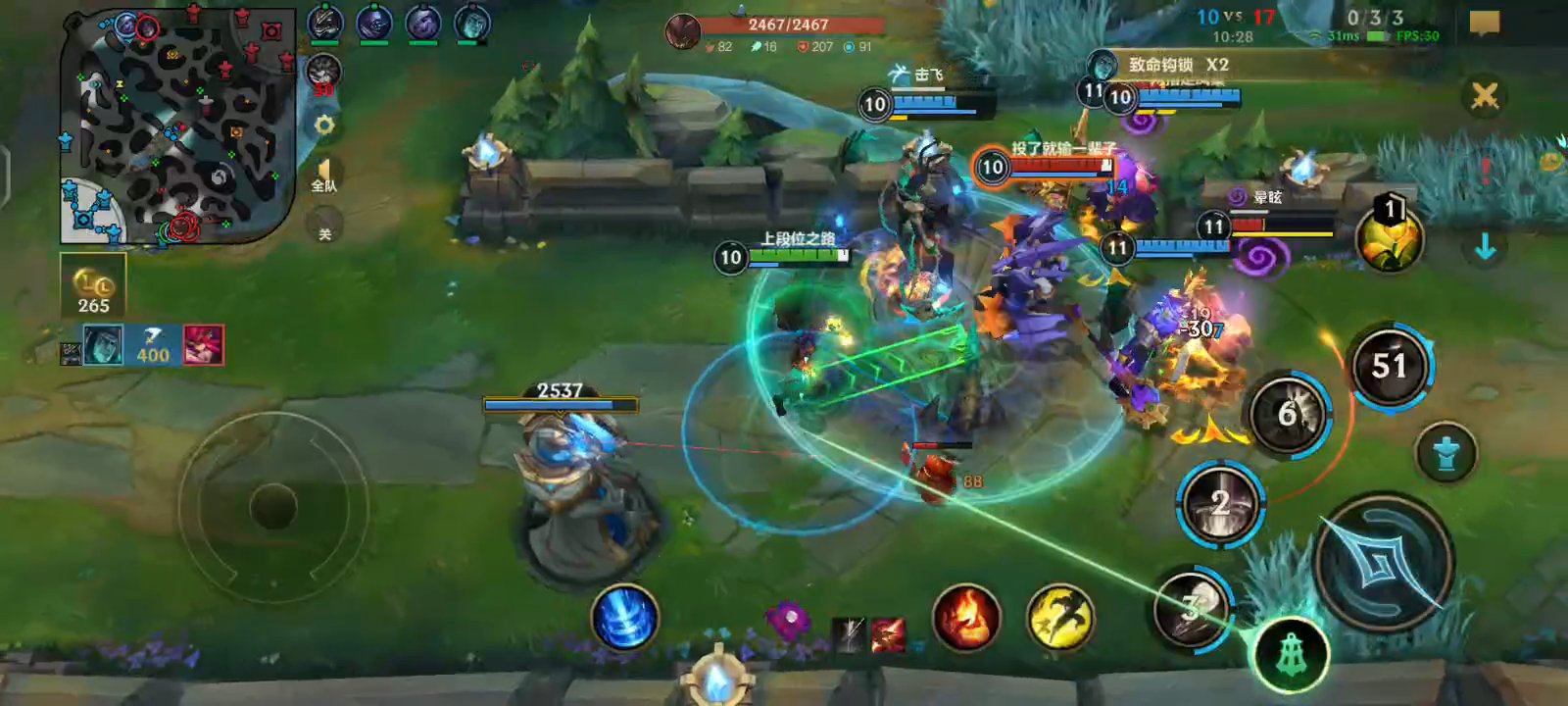Start recall with the blue swirl button
This screenshot has width=1568, height=706.
click(624, 618)
